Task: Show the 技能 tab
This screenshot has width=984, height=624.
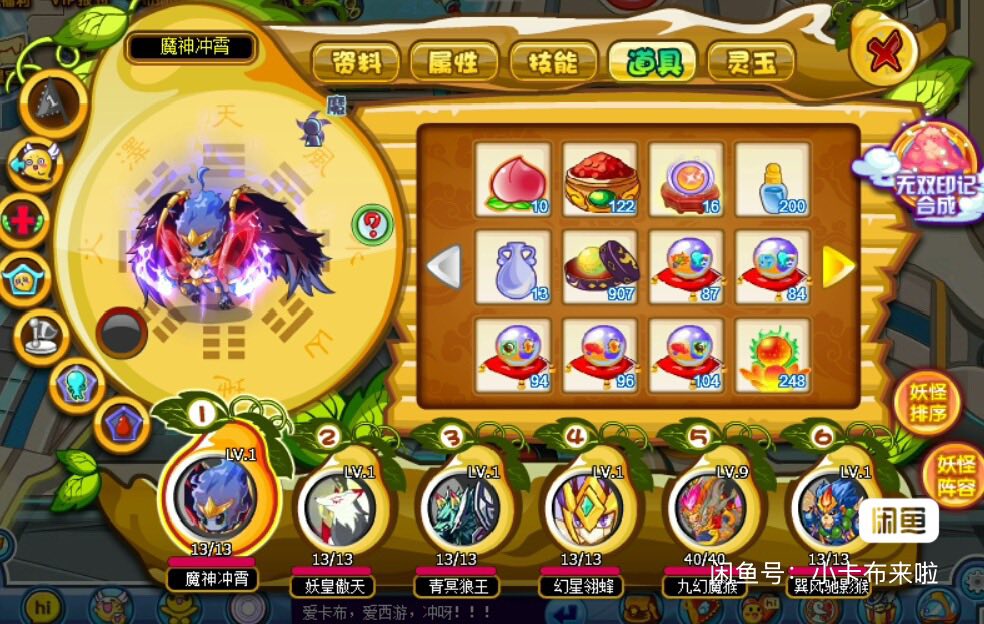Action: pos(552,63)
